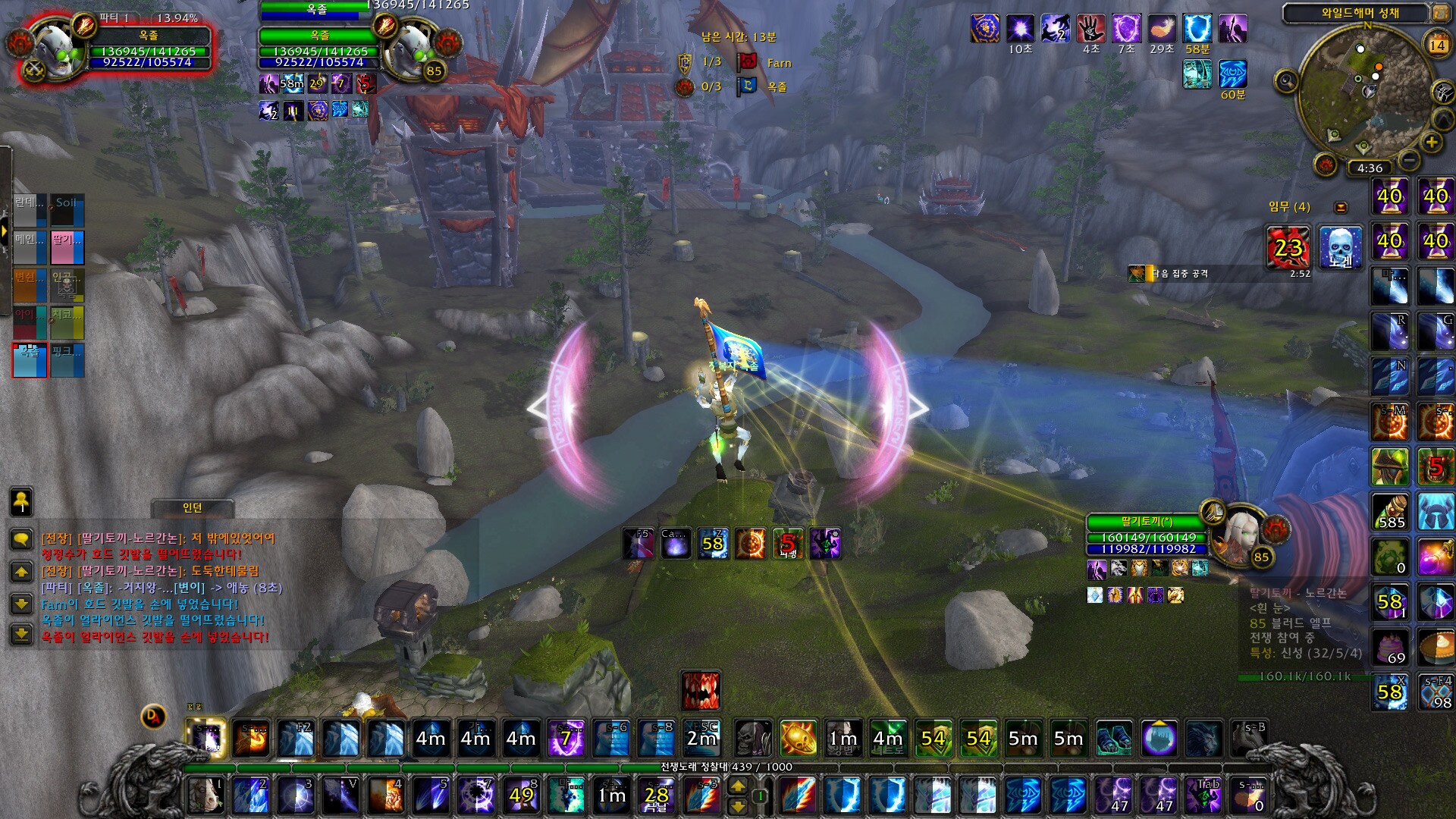This screenshot has height=819, width=1456.
Task: Select the pink 딸기 raid frame
Action: tap(67, 247)
